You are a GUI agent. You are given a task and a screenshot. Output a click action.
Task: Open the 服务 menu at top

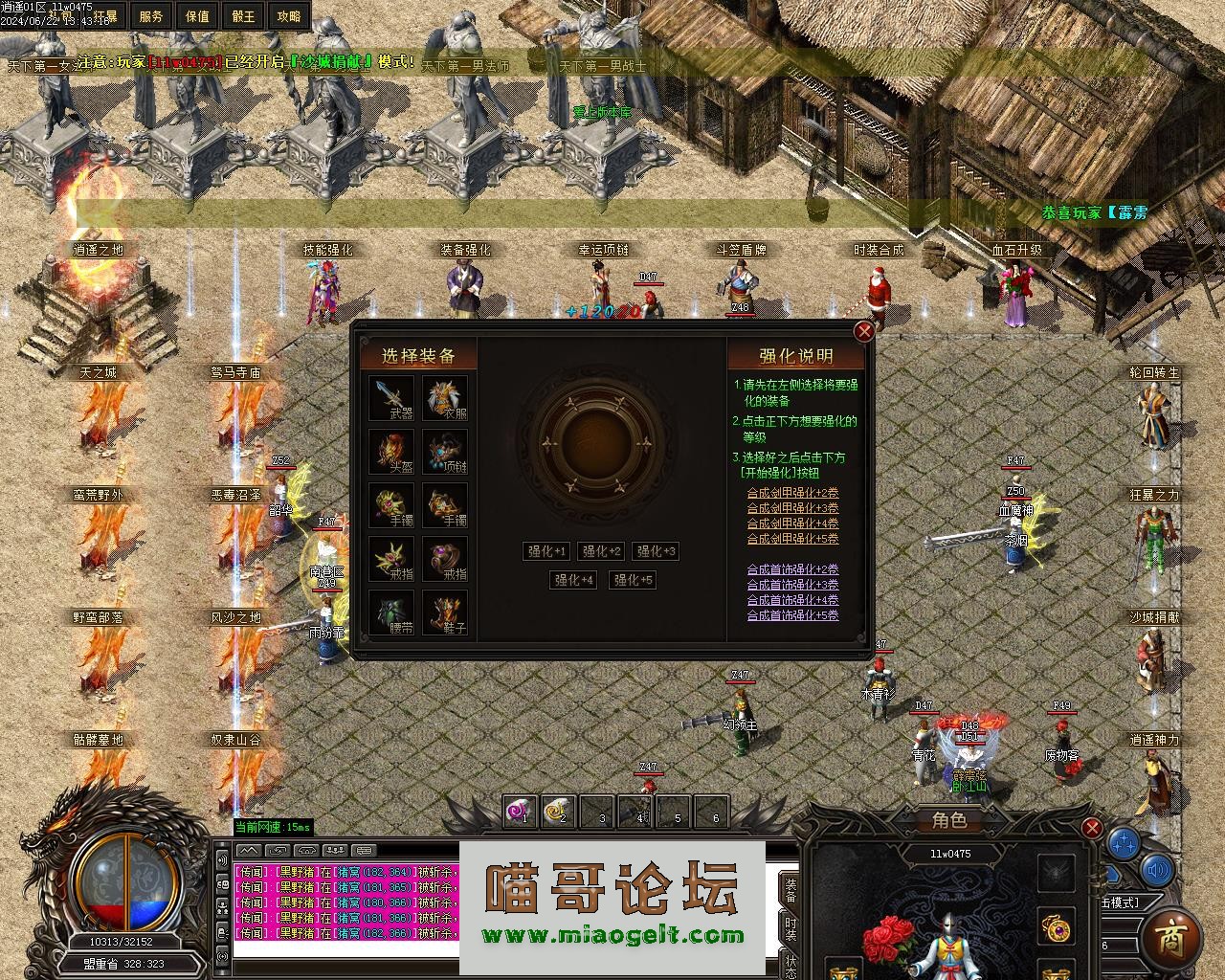[151, 16]
